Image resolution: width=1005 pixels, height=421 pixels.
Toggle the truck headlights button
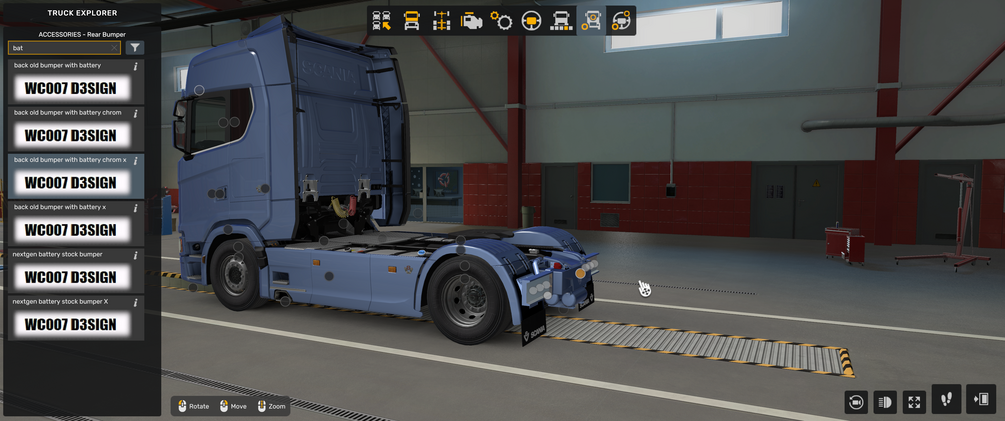[885, 402]
